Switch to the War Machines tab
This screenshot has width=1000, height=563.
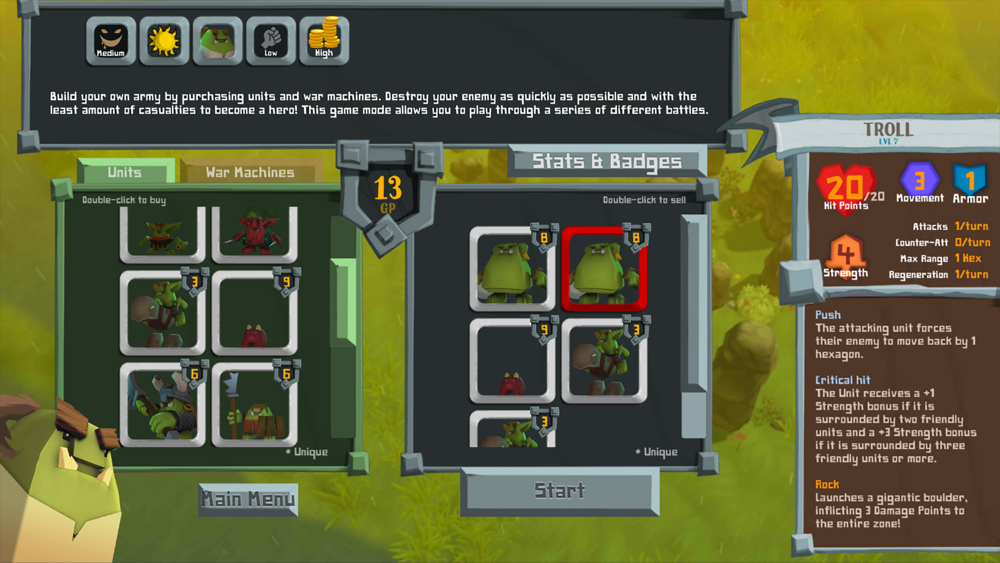pos(250,172)
